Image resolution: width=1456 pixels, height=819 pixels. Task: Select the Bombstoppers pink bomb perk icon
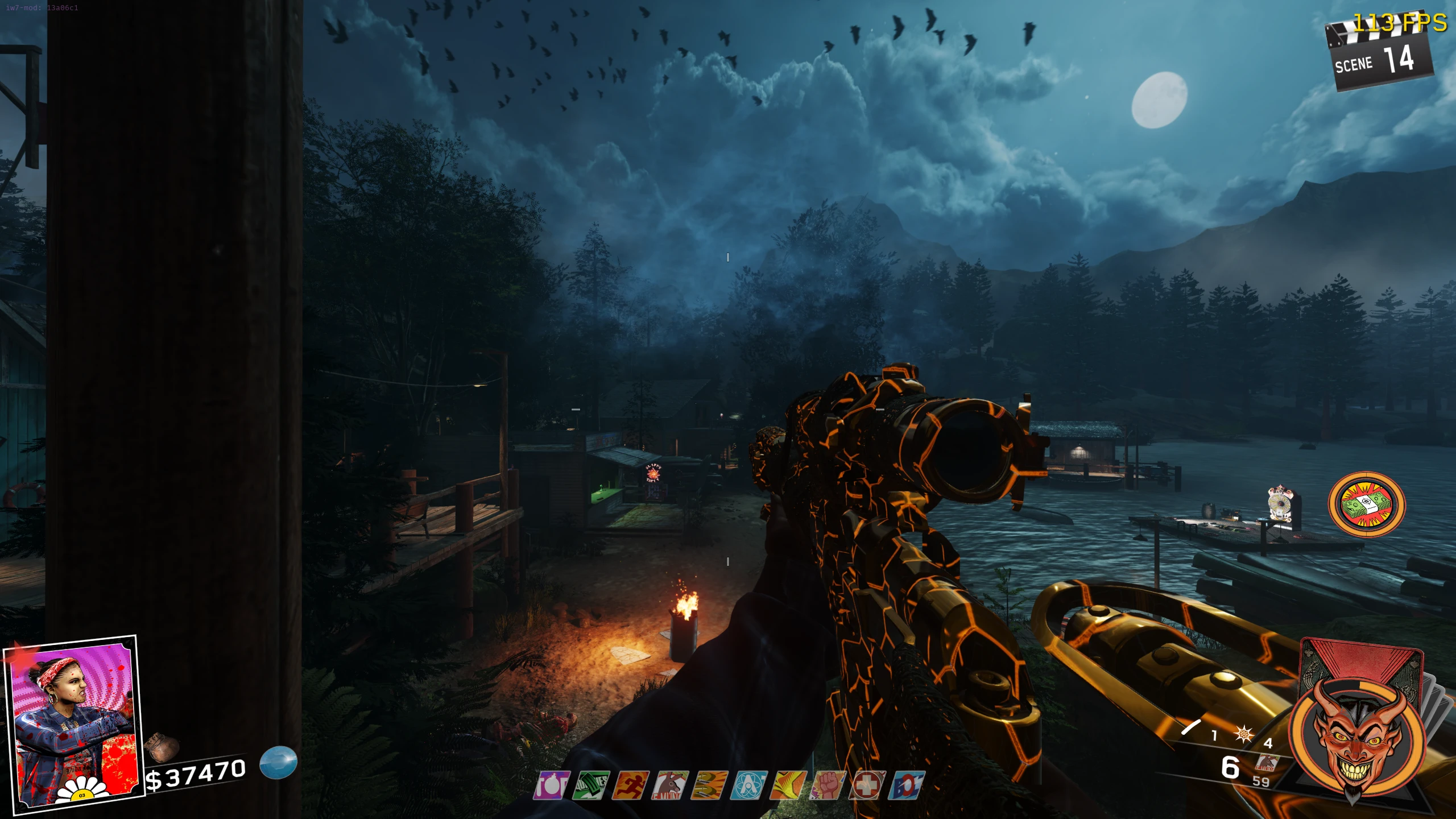(551, 786)
